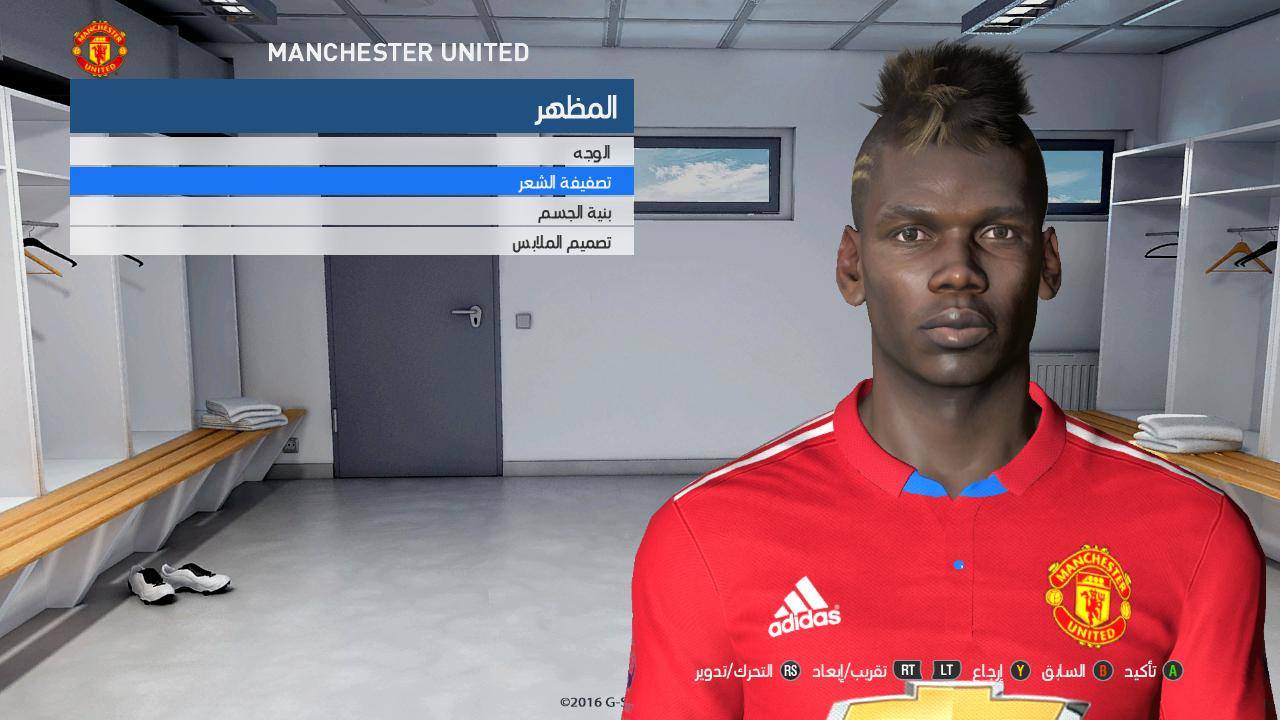Click the MANCHESTER UNITED team name heading
The image size is (1280, 720).
pyautogui.click(x=398, y=54)
